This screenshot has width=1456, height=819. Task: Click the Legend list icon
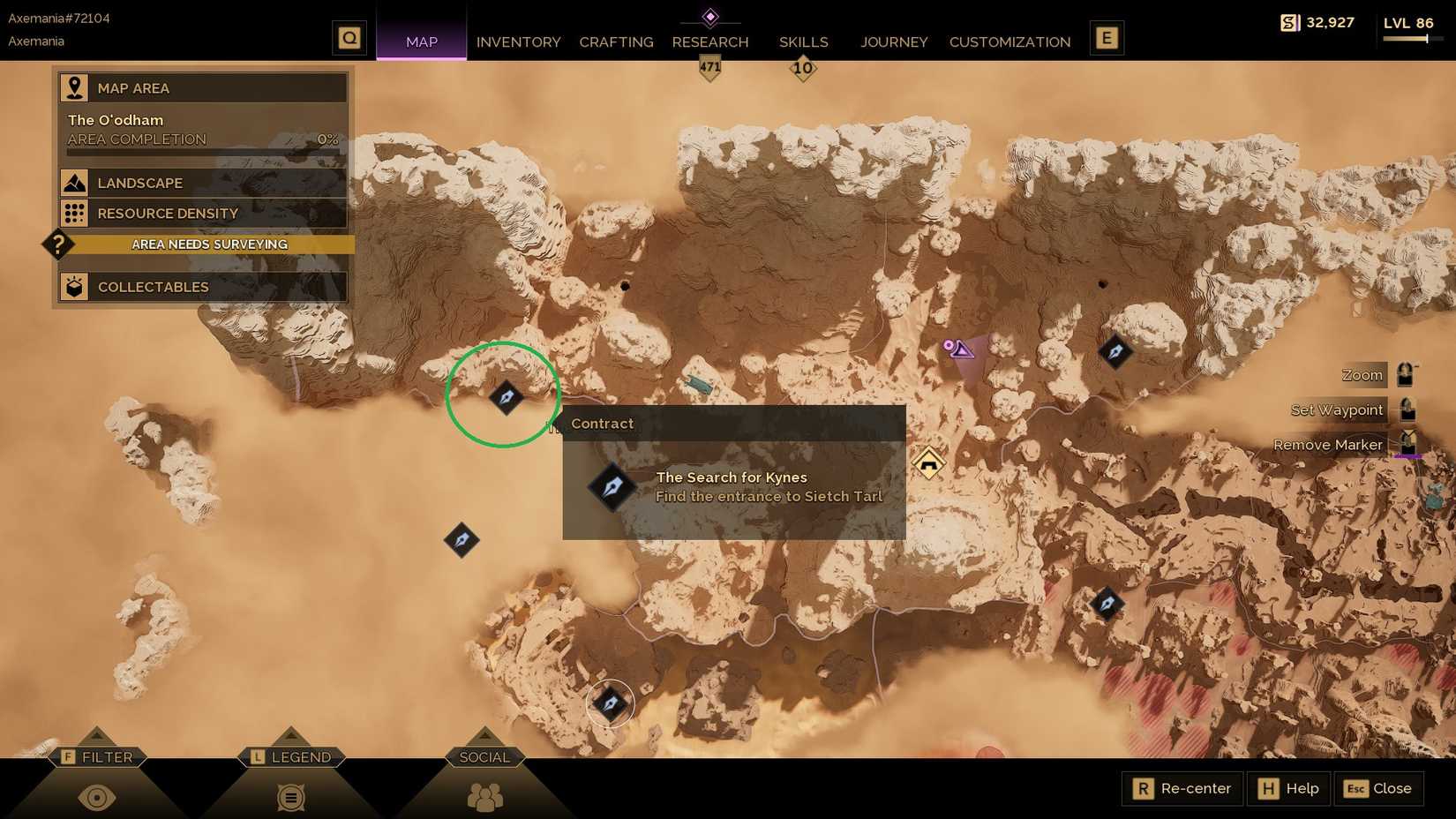click(x=290, y=797)
